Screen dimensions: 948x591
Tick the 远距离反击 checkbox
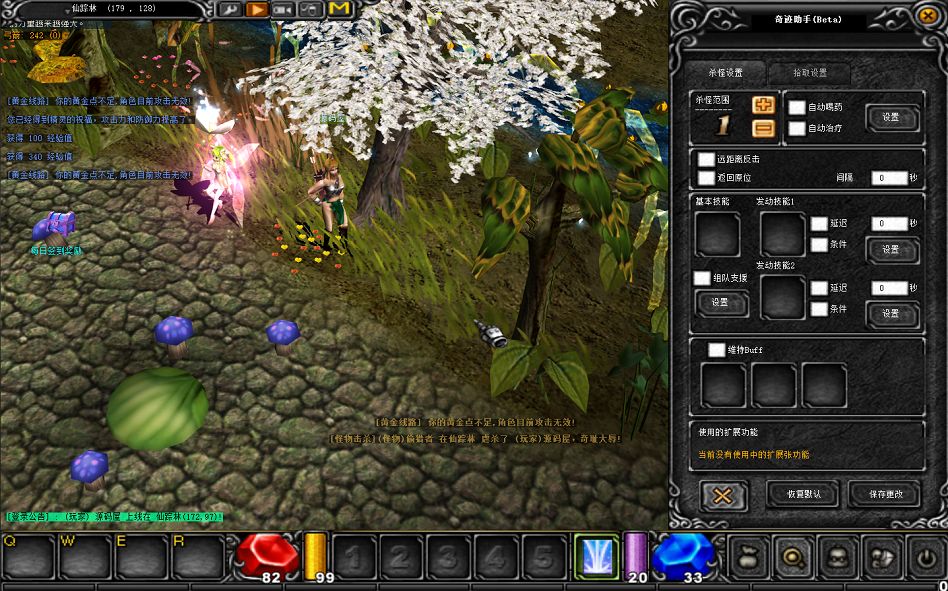[707, 159]
